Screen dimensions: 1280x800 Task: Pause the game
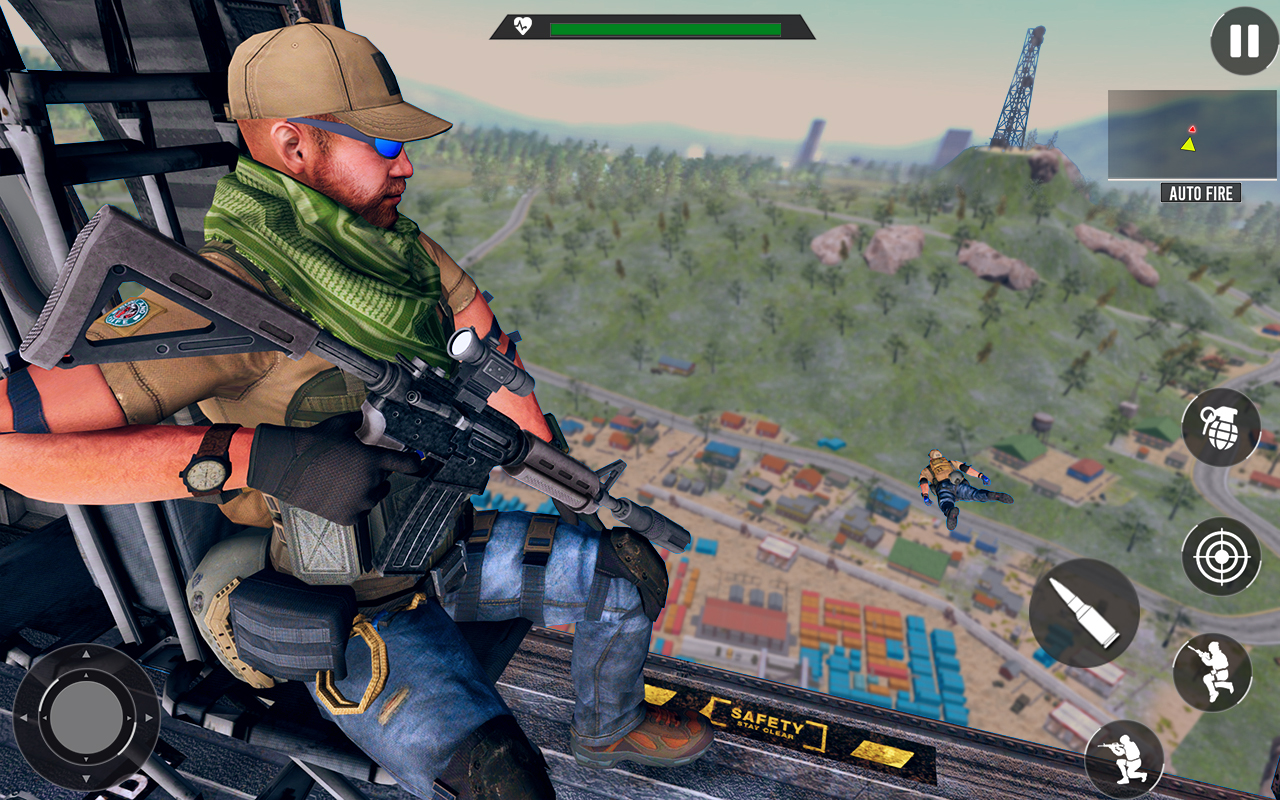[1244, 41]
